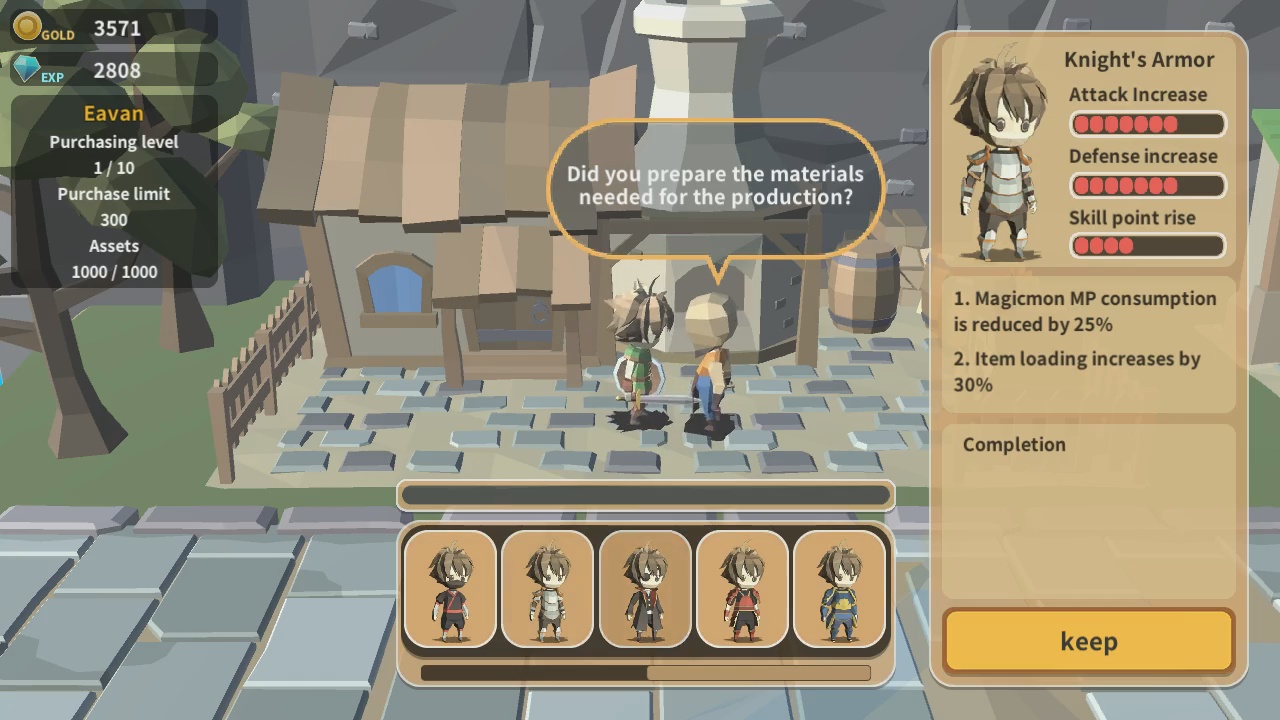Choose the blue and gold armor thumbnail
1280x720 pixels.
[x=839, y=589]
